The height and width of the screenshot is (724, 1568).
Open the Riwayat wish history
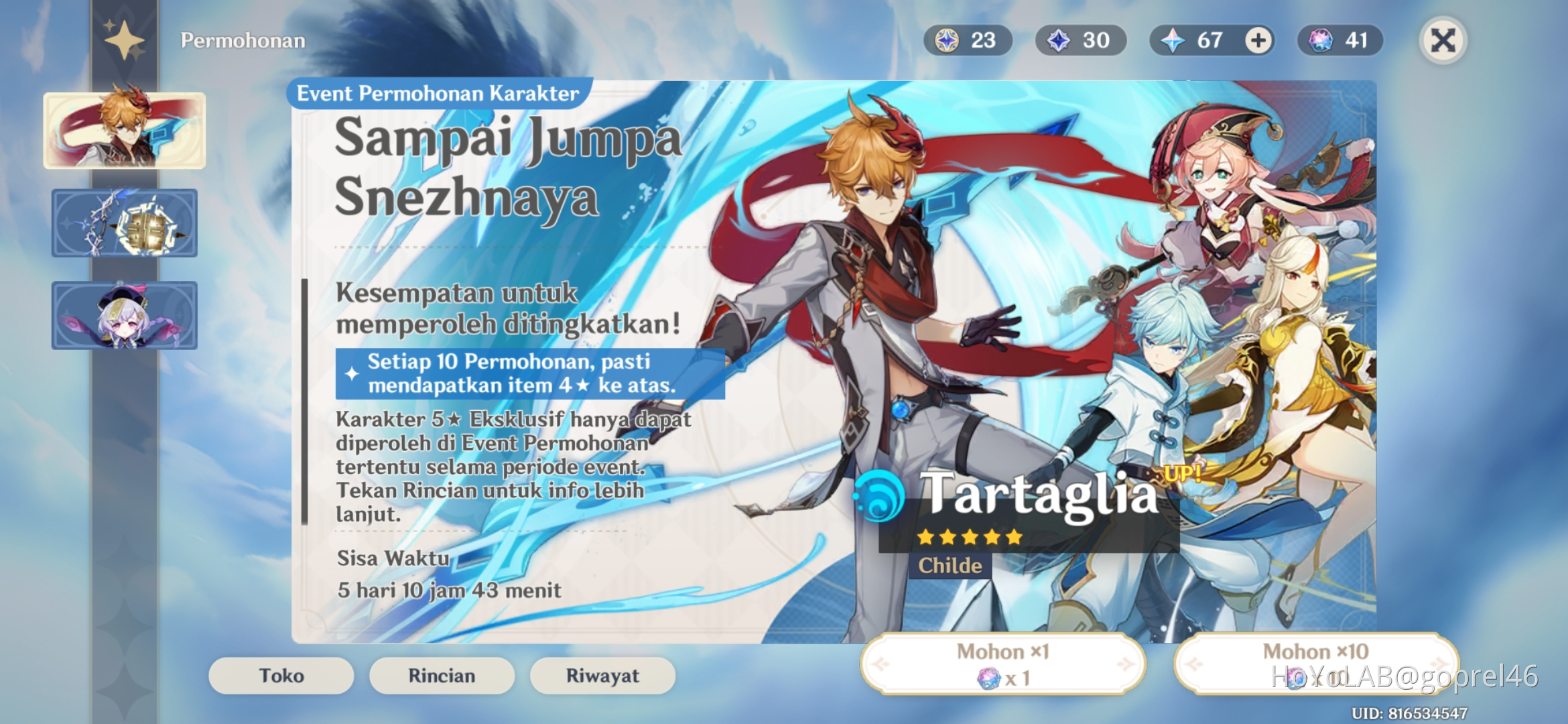tap(602, 676)
